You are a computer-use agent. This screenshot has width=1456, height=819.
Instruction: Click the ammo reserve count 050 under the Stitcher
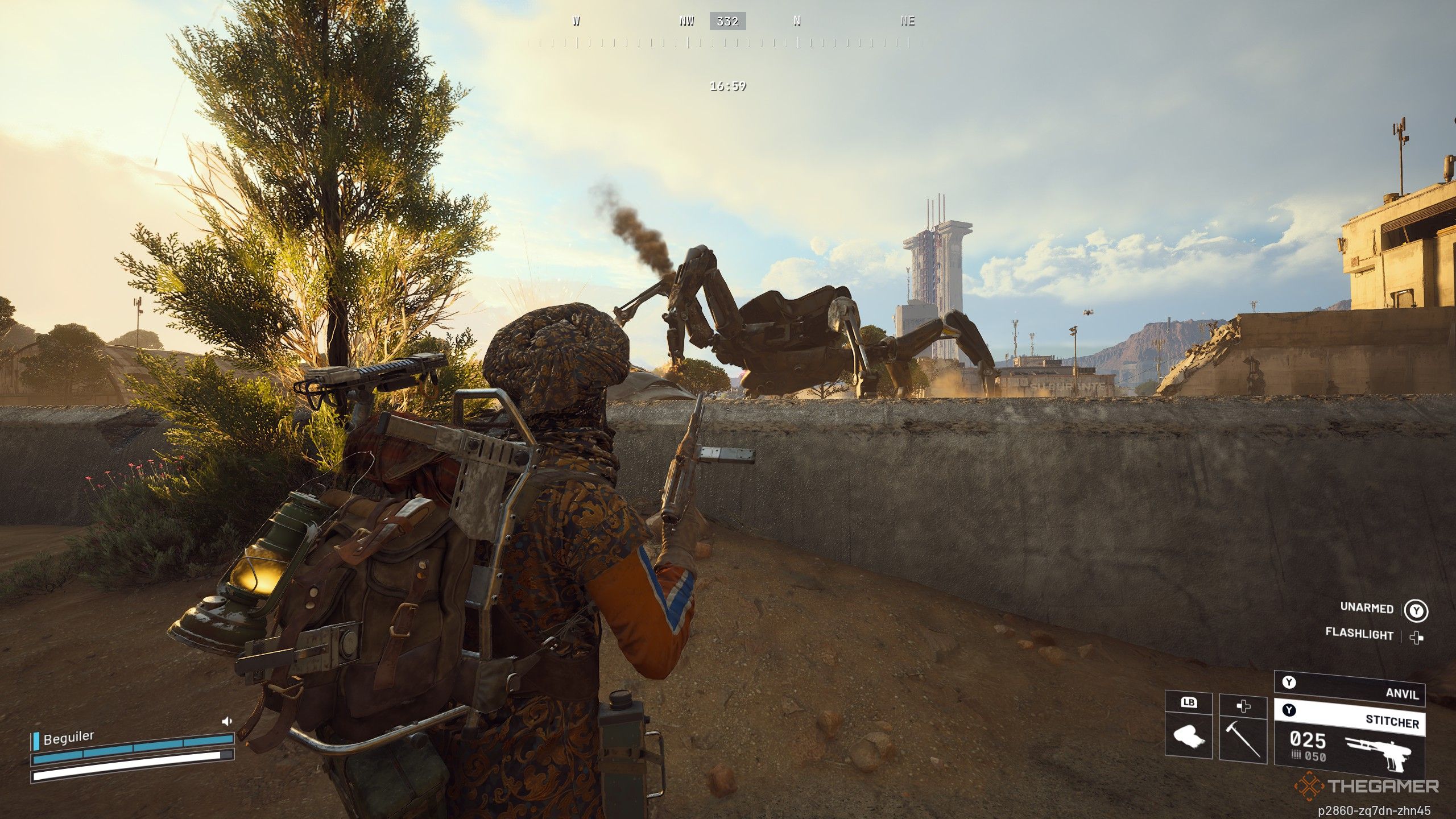(x=1314, y=758)
